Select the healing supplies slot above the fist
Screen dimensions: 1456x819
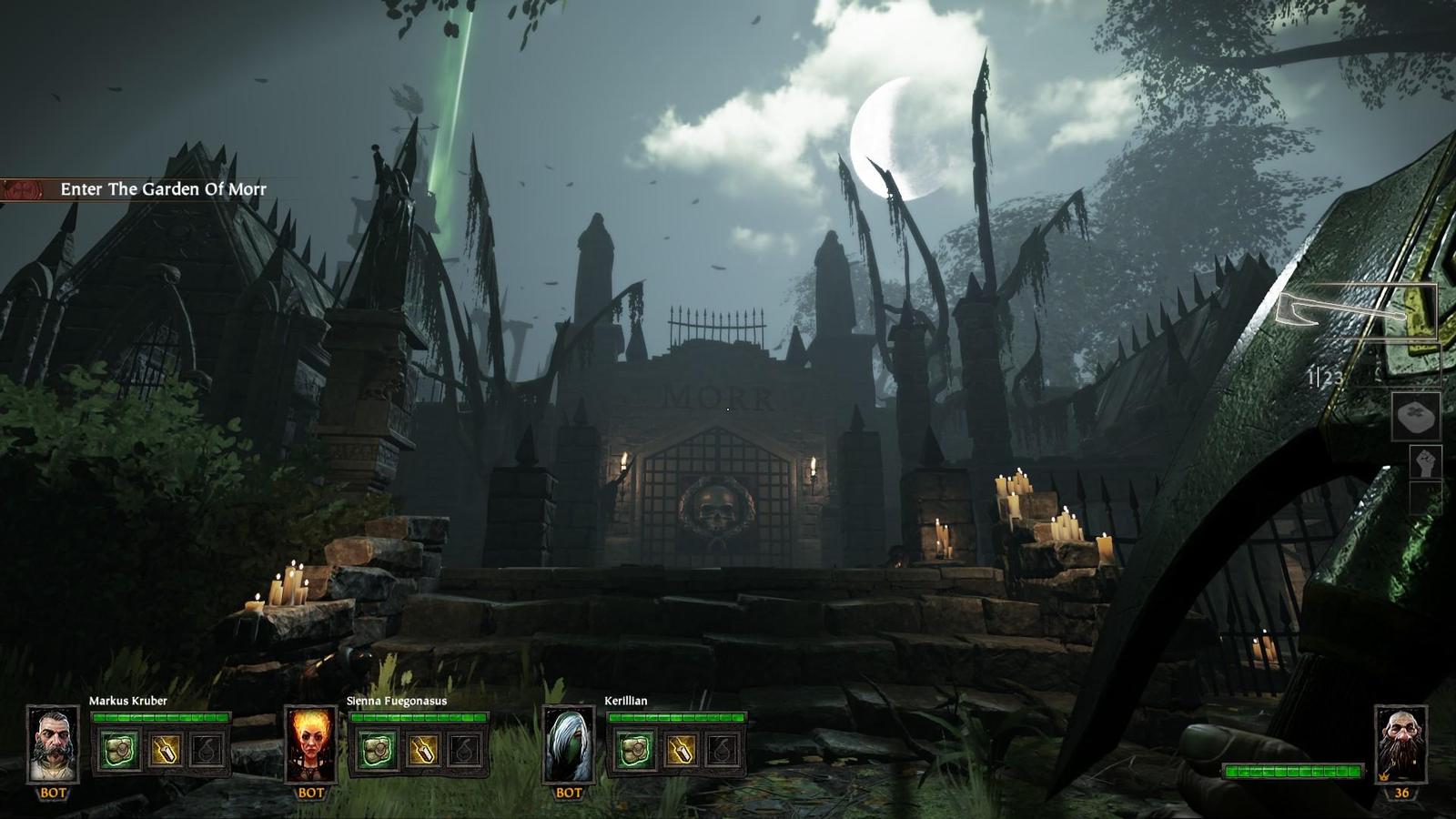(1416, 418)
